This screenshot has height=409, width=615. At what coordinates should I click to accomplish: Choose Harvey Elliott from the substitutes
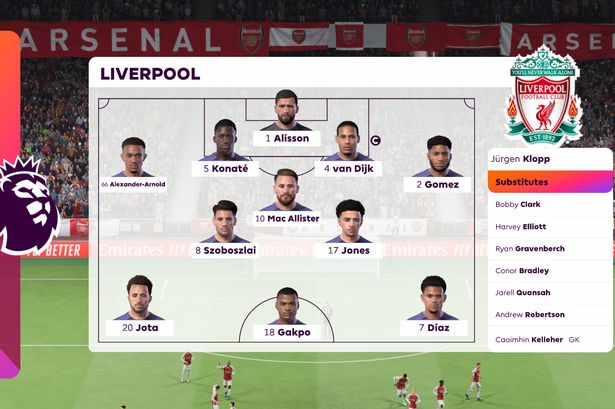pyautogui.click(x=550, y=226)
